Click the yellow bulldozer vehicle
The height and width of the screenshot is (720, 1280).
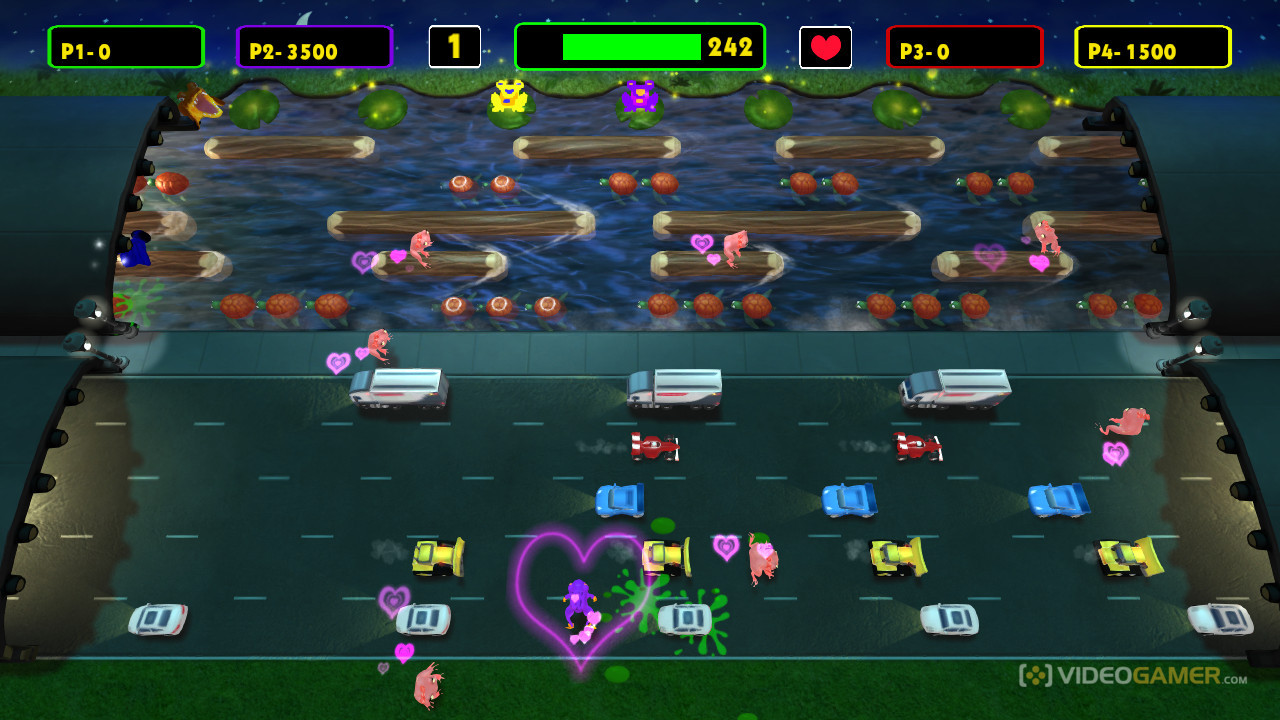(438, 555)
